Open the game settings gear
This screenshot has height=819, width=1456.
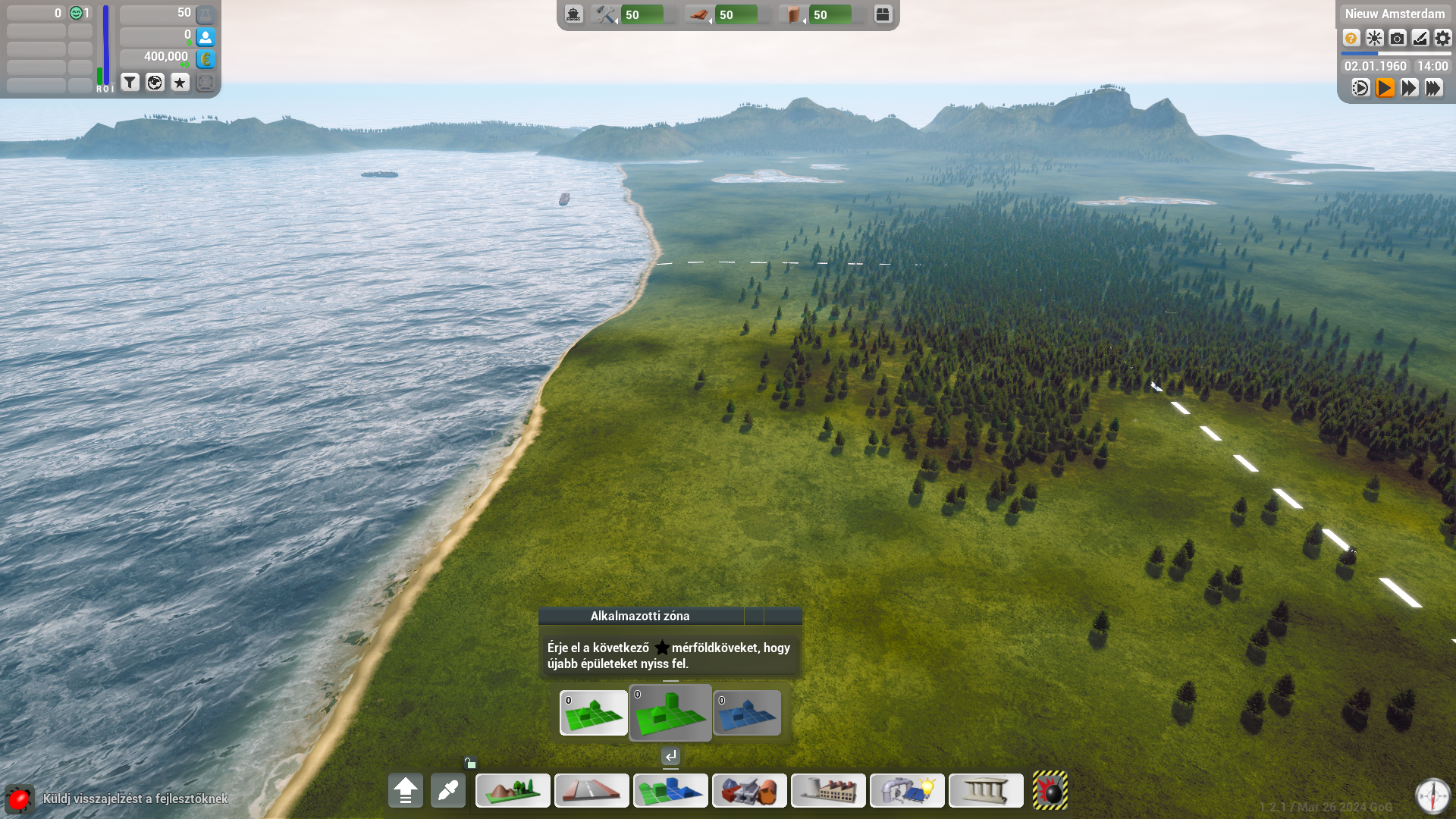pos(1442,38)
